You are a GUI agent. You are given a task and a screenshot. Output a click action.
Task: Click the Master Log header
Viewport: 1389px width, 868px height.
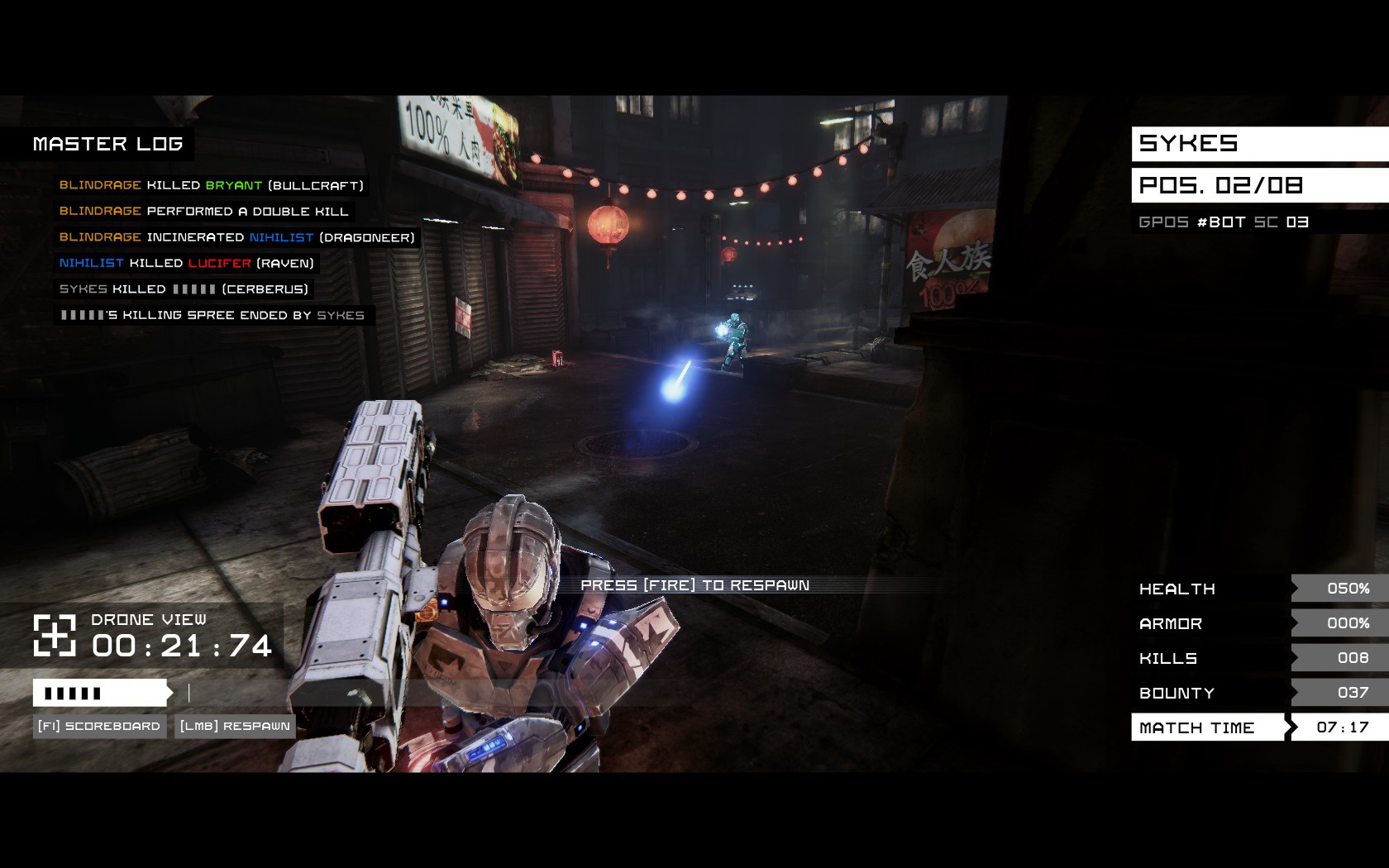(x=107, y=144)
